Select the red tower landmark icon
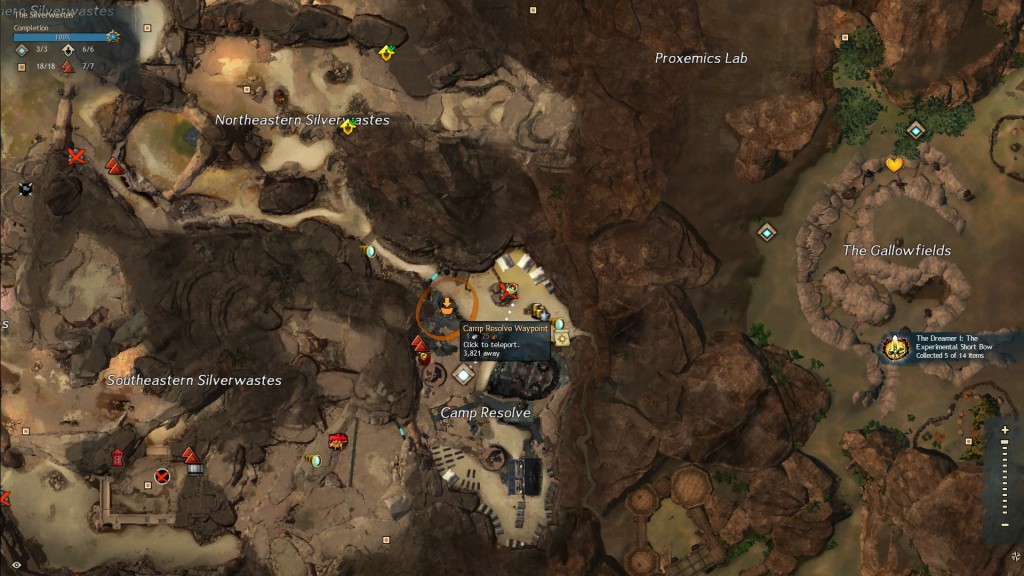This screenshot has width=1024, height=576. click(117, 457)
